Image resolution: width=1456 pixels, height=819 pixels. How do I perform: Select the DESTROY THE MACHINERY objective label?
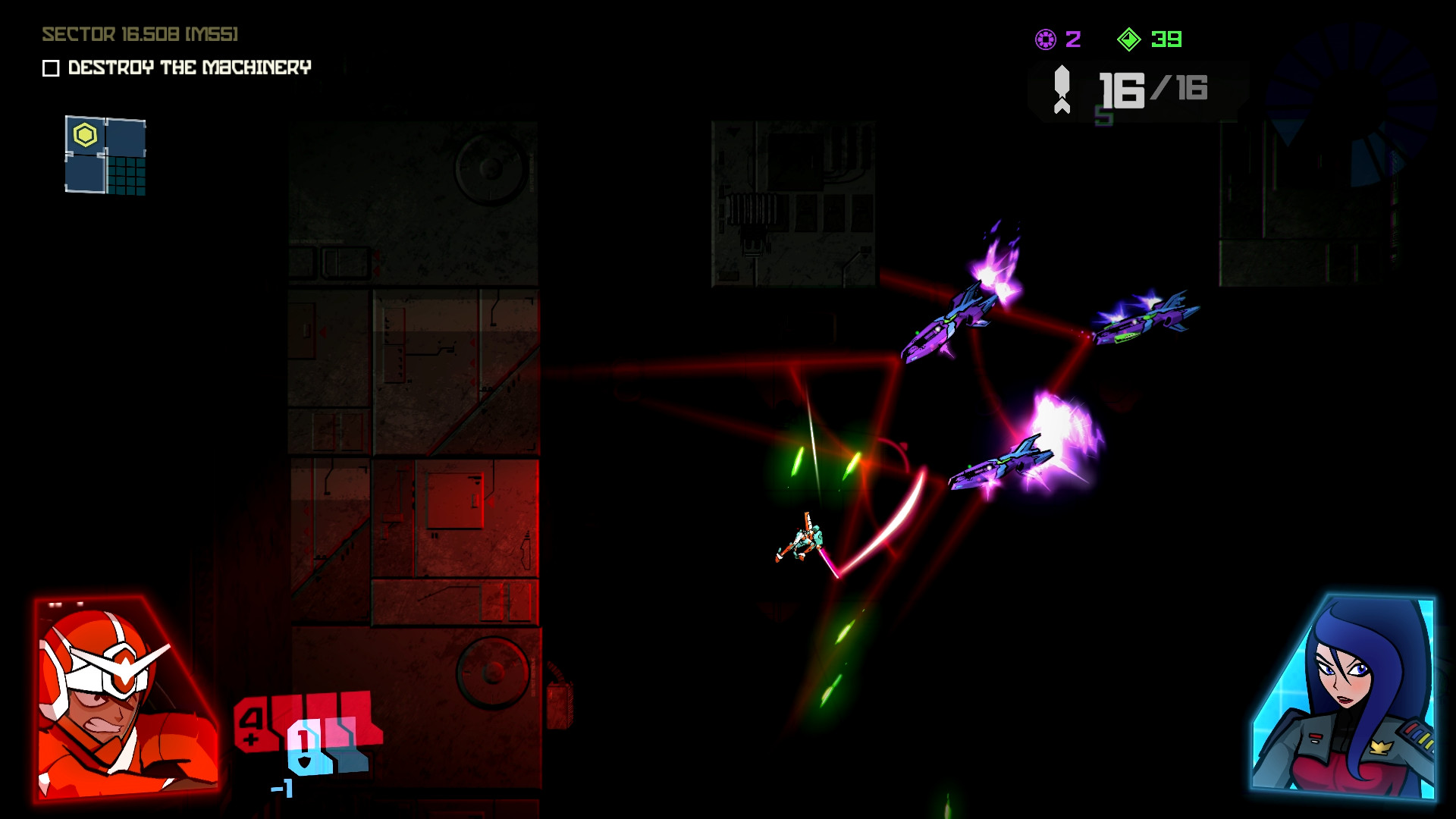click(188, 68)
